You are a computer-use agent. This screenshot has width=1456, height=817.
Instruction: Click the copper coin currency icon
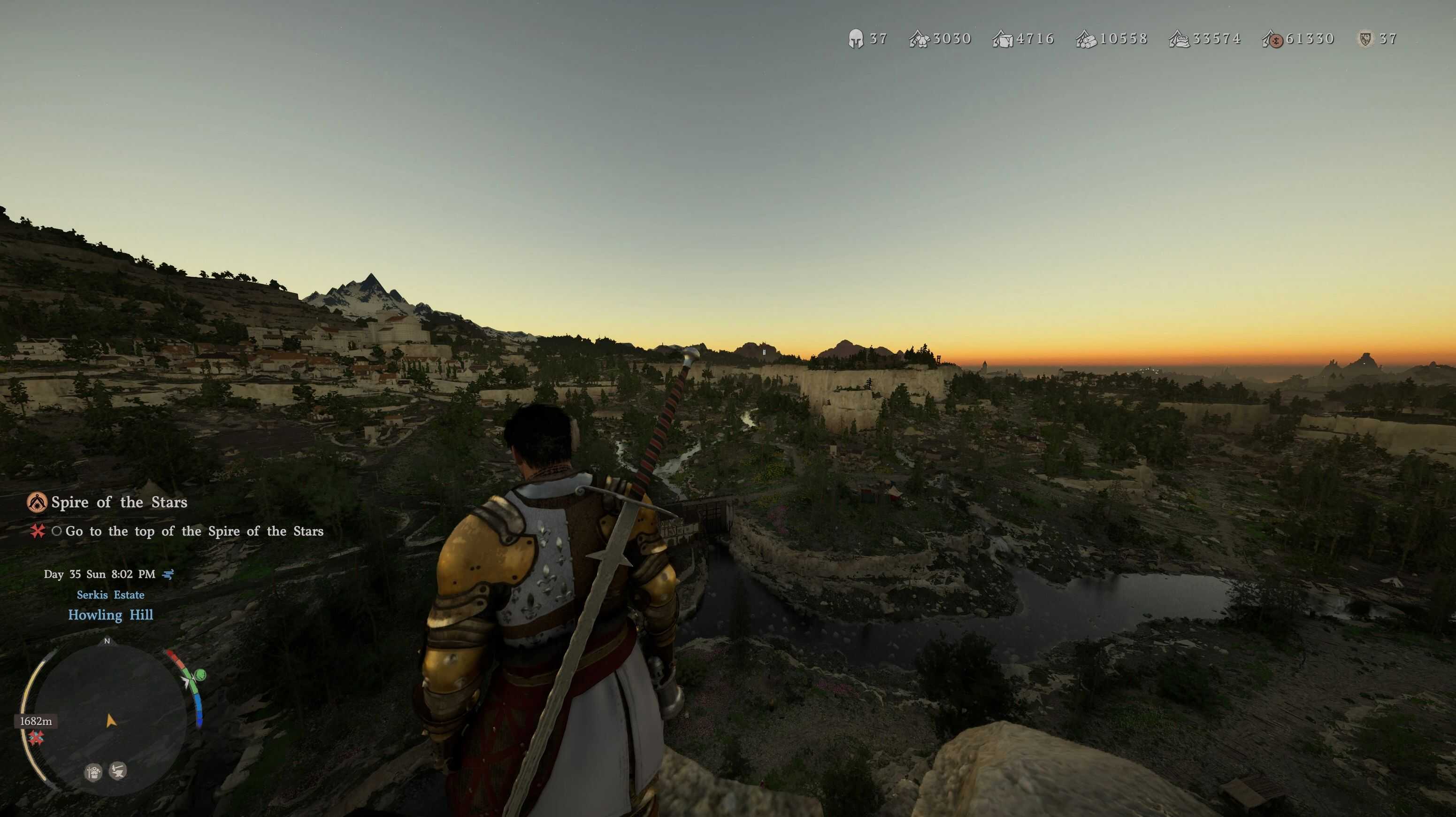(1273, 39)
